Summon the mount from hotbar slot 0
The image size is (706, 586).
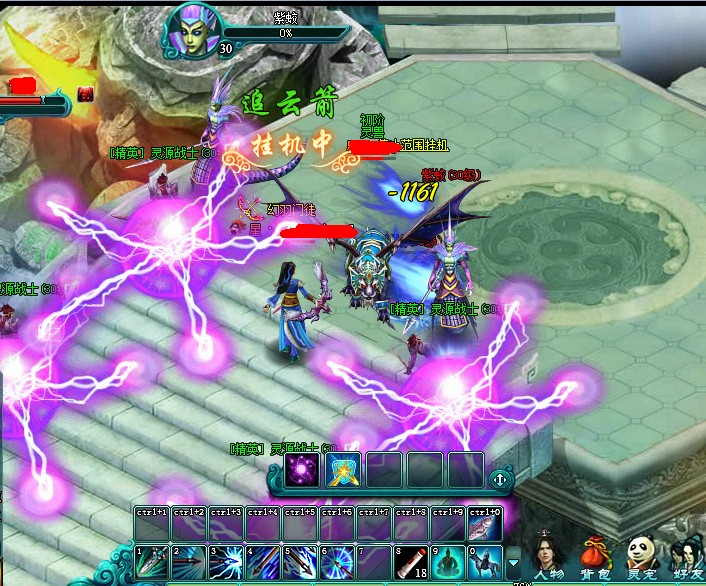485,562
